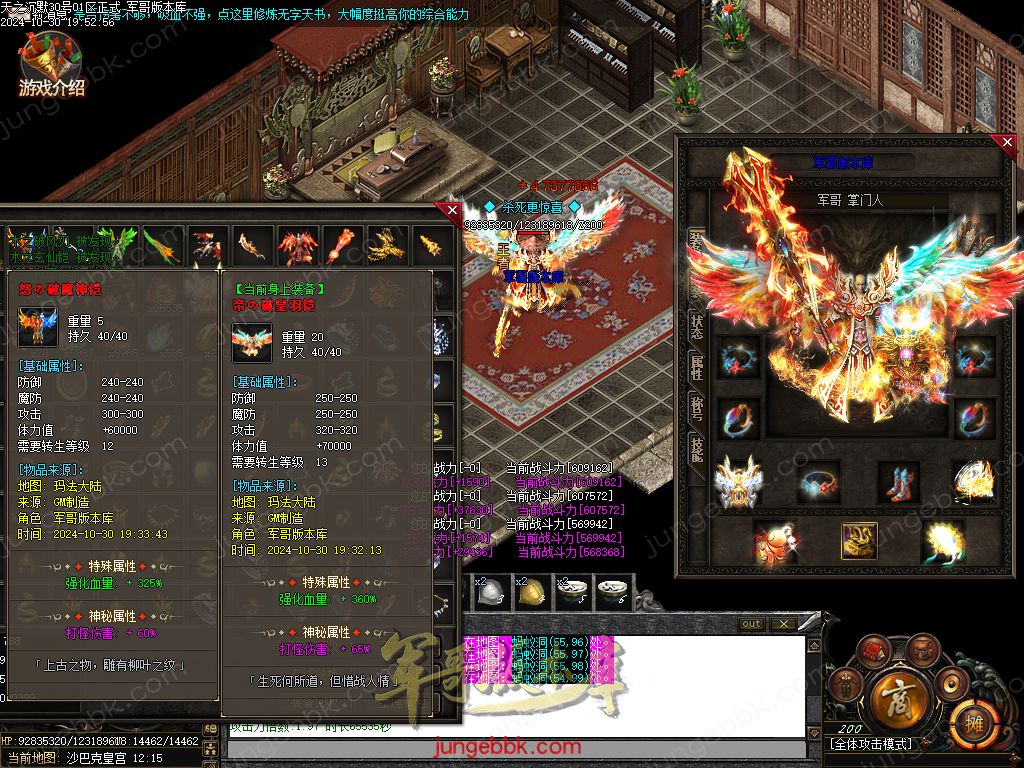Open the 摊 stall button
Screen dimensions: 1024x768
[966, 718]
